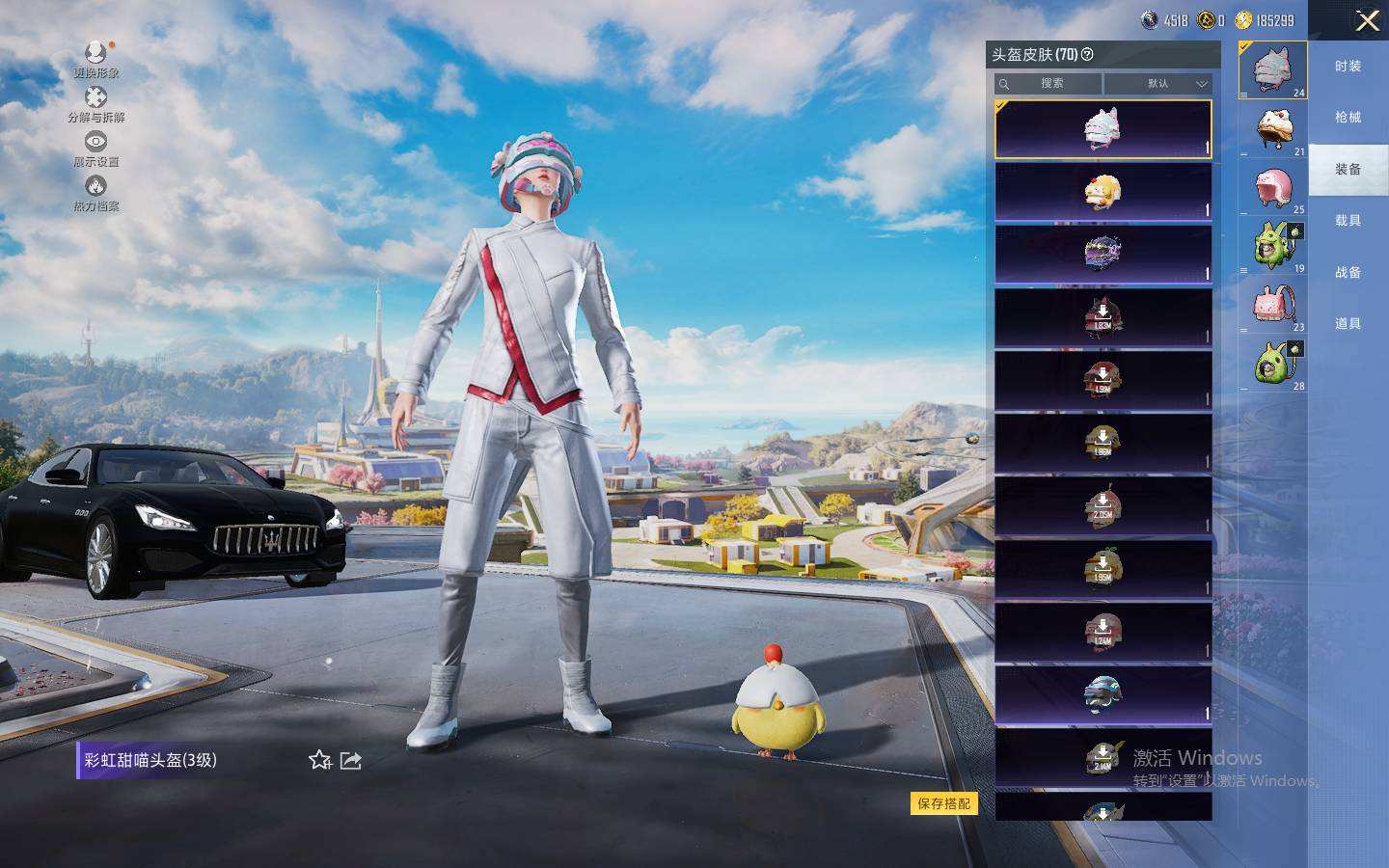1389x868 pixels.
Task: Favorite the helmet with the star icon
Action: pos(320,761)
